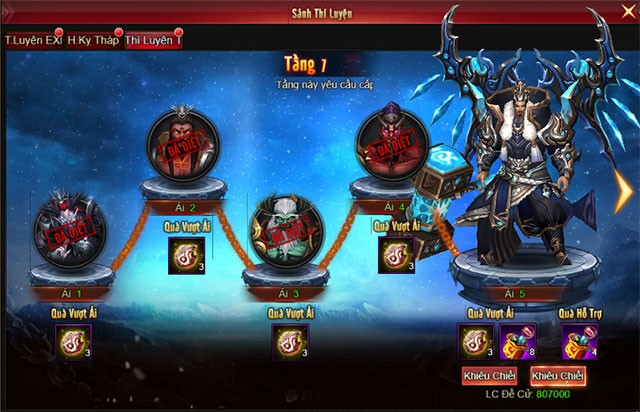Select the Ải 1 boss portrait
This screenshot has width=640, height=412.
pyautogui.click(x=70, y=230)
